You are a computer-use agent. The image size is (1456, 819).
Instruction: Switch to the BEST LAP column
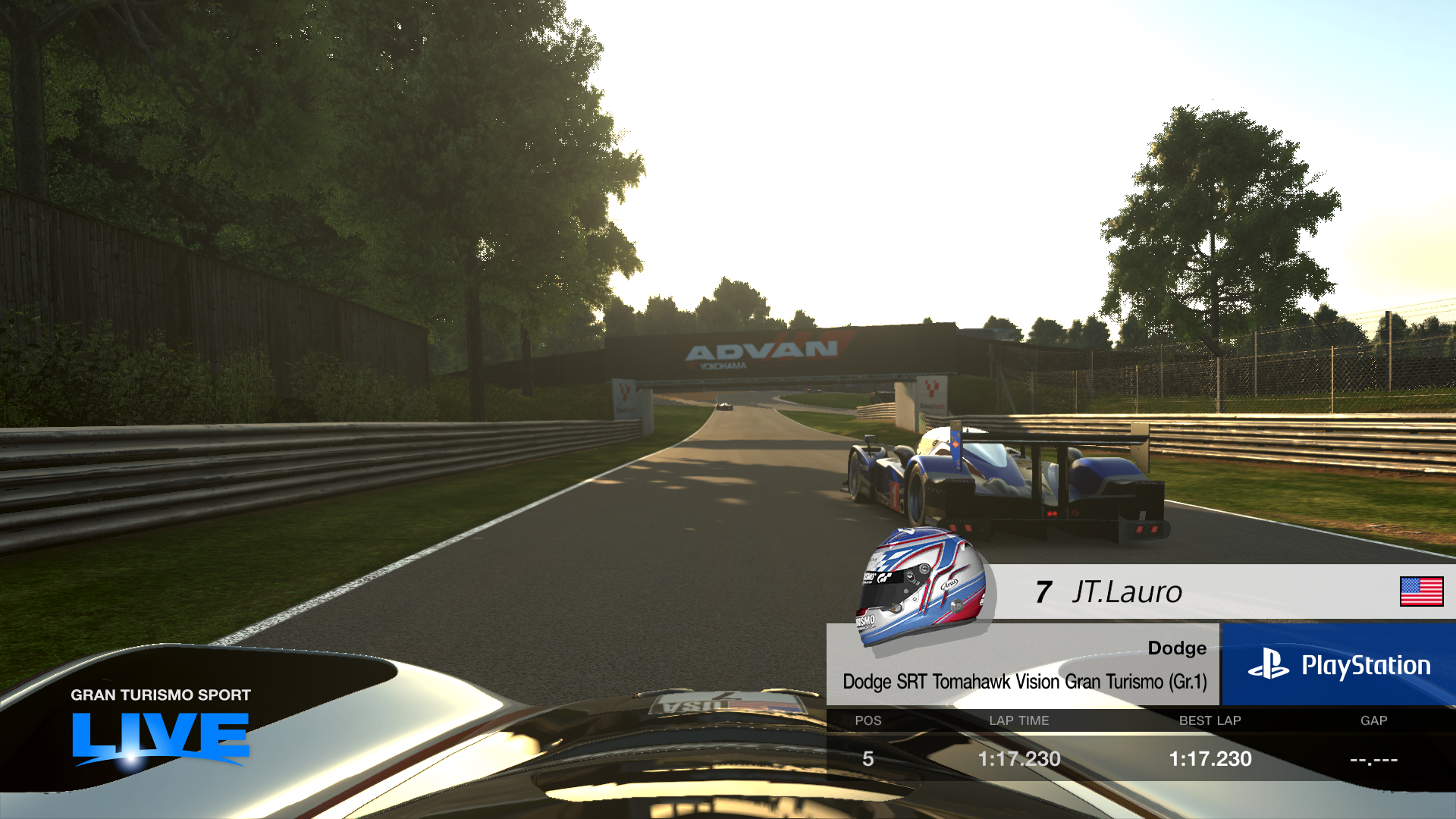click(x=1210, y=721)
